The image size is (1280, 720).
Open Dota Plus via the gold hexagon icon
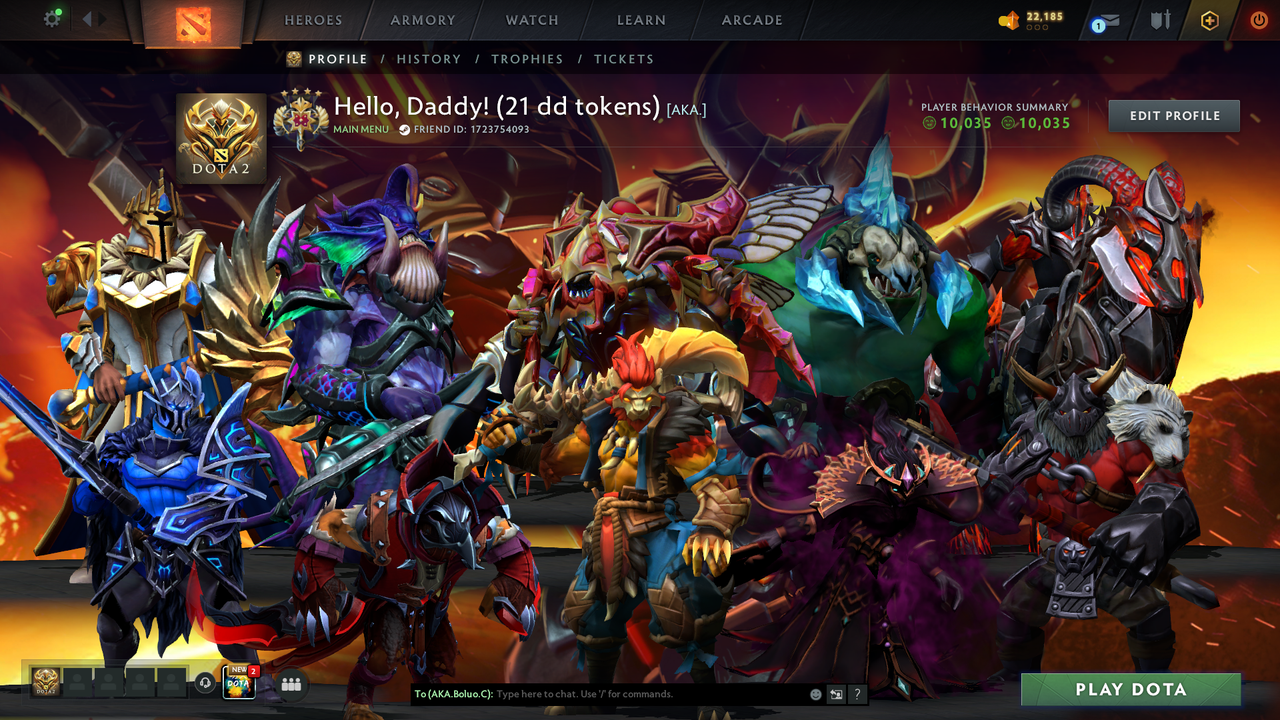point(1209,18)
